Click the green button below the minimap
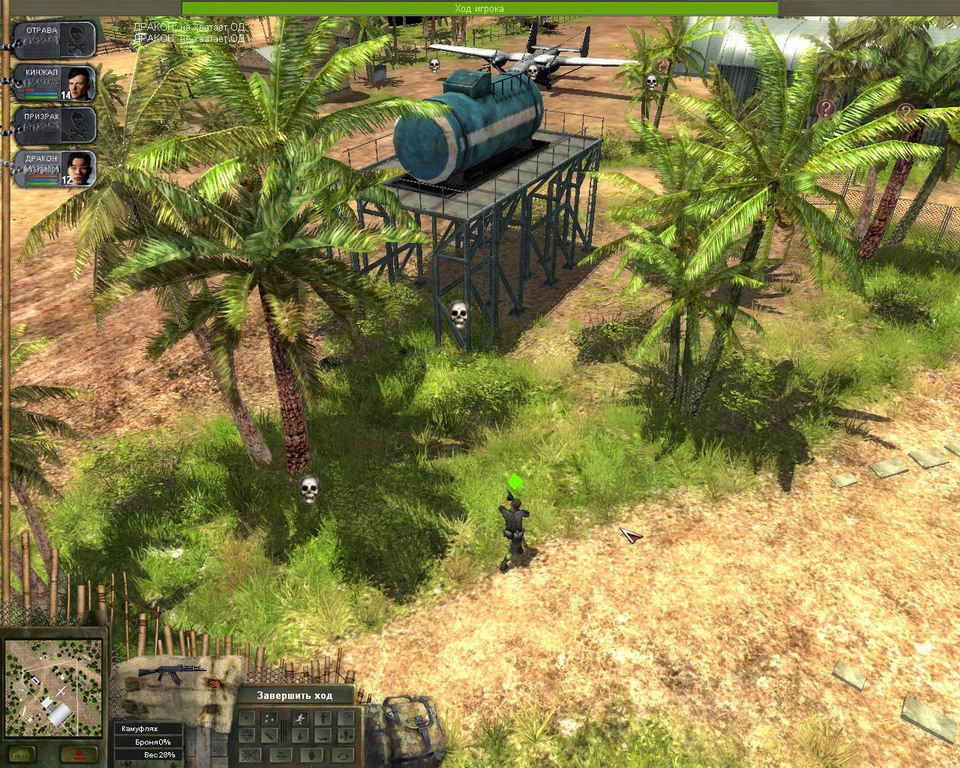The image size is (960, 768). (23, 753)
